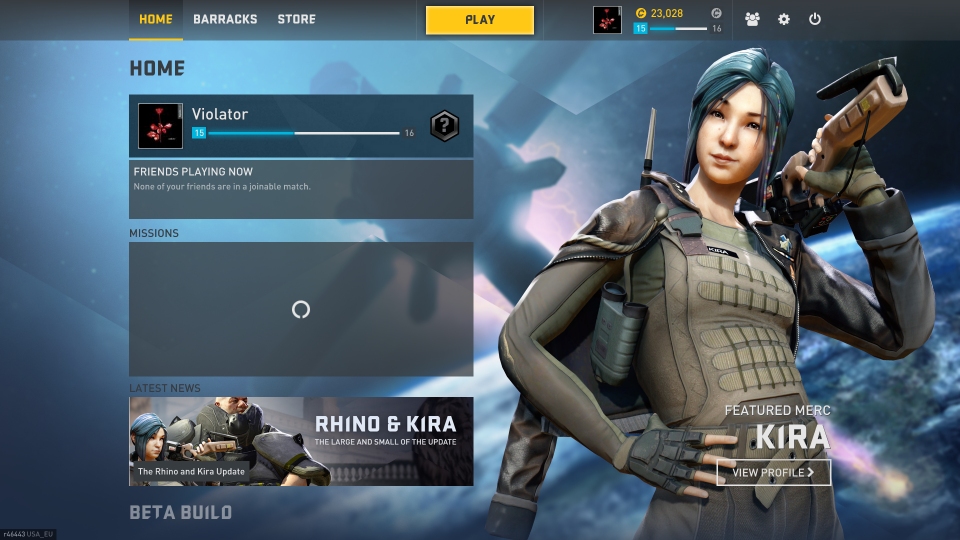Open settings via the gear icon
Screen dimensions: 960x540
(x=784, y=19)
